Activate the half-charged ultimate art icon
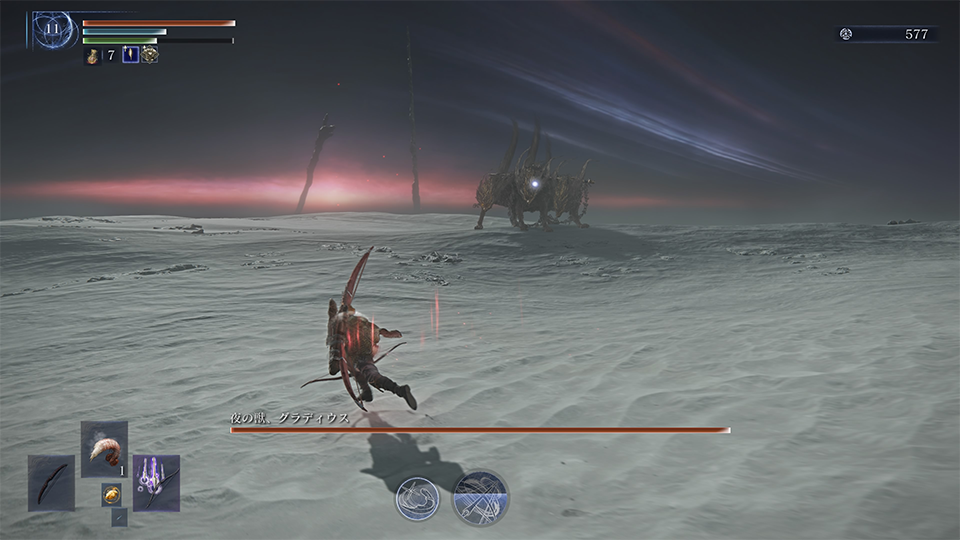This screenshot has width=960, height=540. pyautogui.click(x=481, y=497)
